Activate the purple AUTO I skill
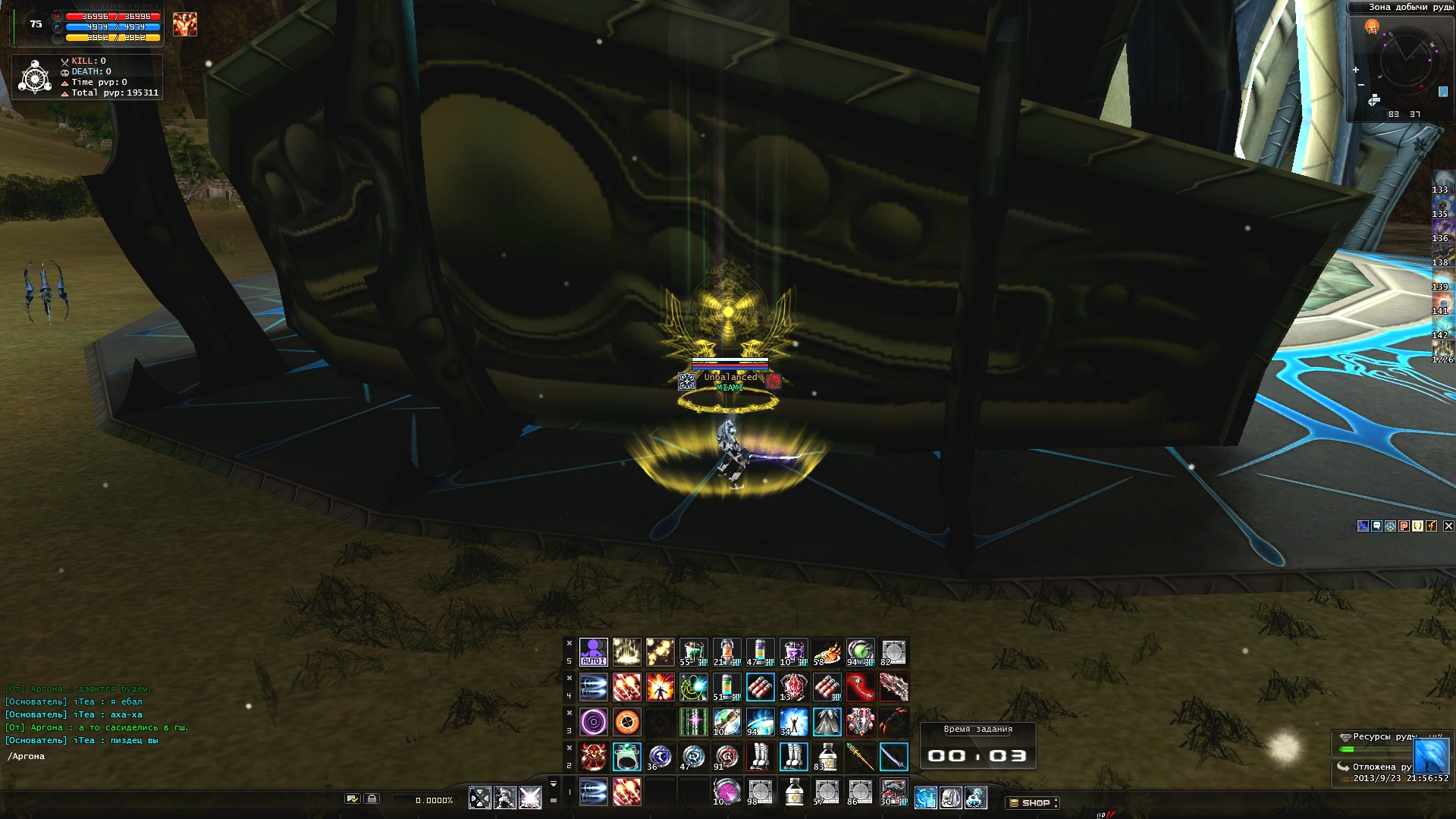 pyautogui.click(x=593, y=652)
